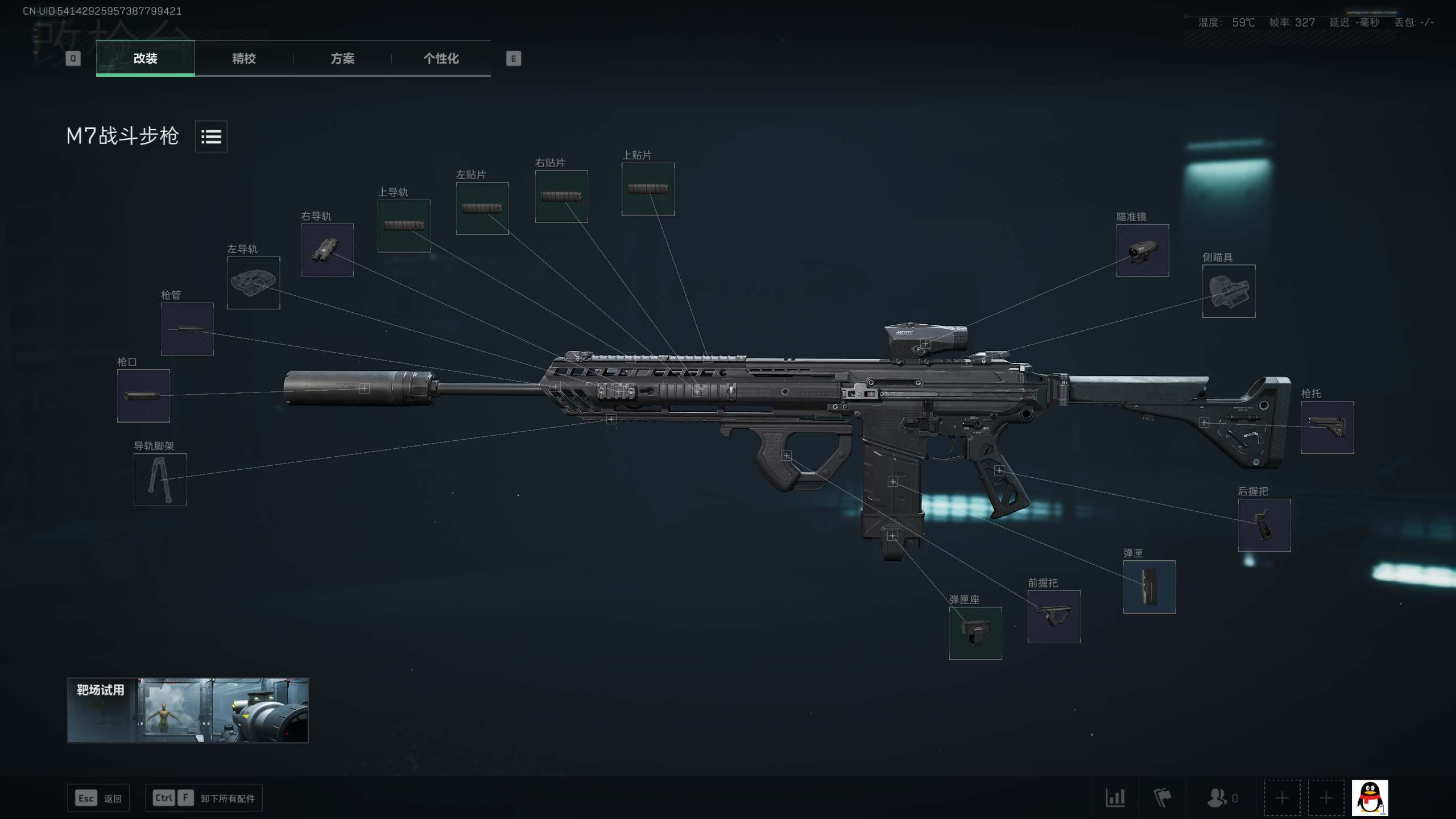The image size is (1456, 819).
Task: Open the 方案 tab
Action: tap(342, 59)
